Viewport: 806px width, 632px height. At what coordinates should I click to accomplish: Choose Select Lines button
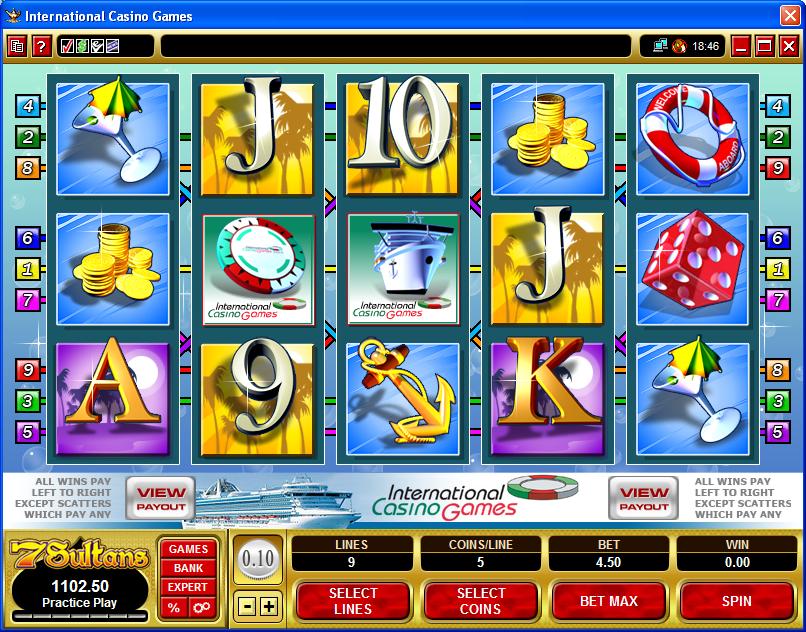pos(353,601)
